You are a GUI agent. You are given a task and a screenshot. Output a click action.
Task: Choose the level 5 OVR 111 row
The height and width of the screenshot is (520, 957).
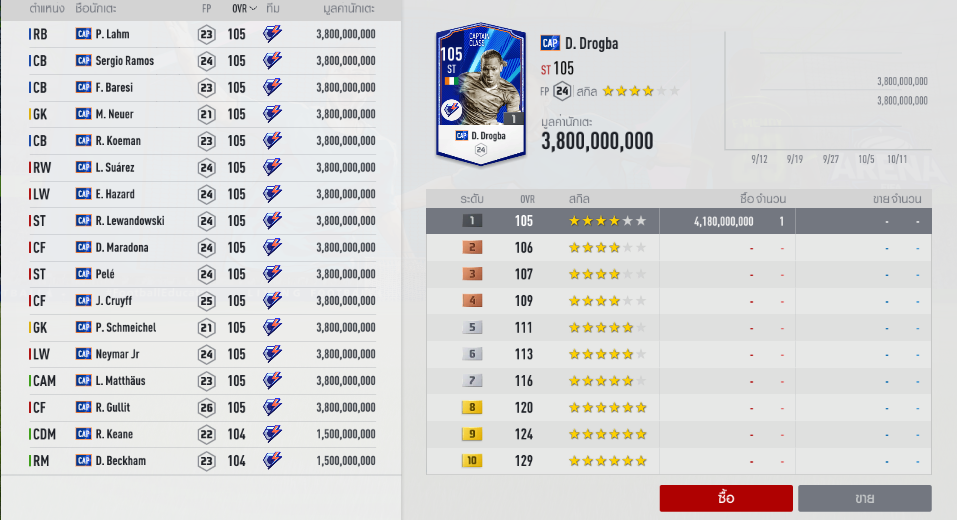(x=678, y=327)
